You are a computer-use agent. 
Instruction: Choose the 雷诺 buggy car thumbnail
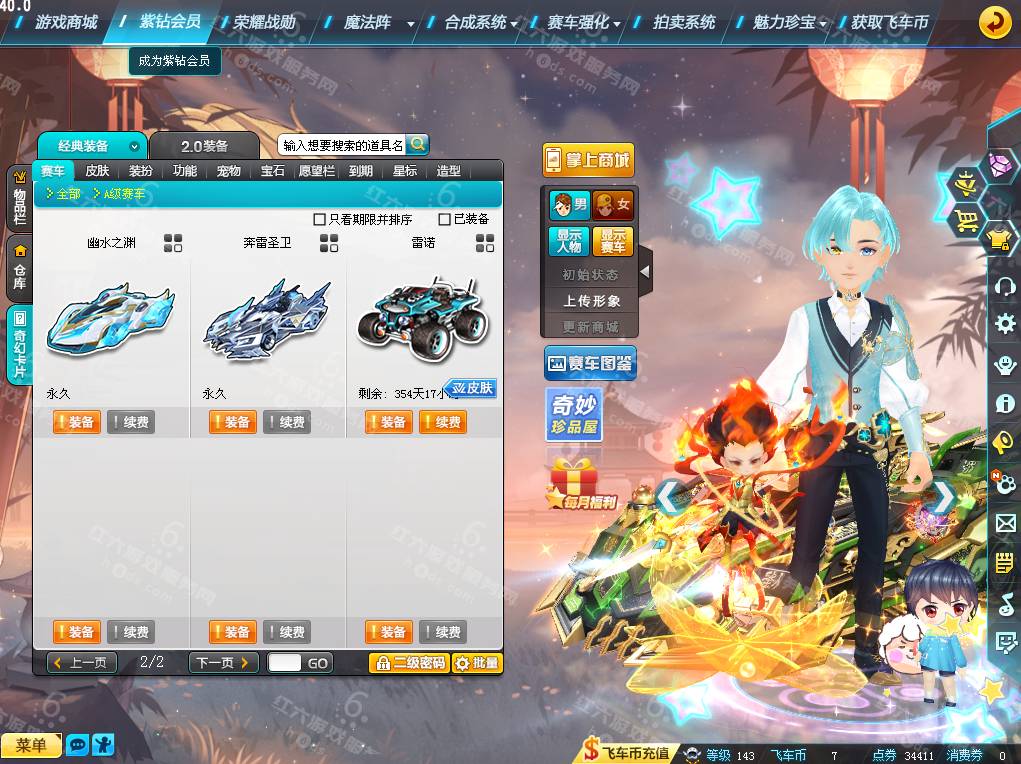click(422, 320)
